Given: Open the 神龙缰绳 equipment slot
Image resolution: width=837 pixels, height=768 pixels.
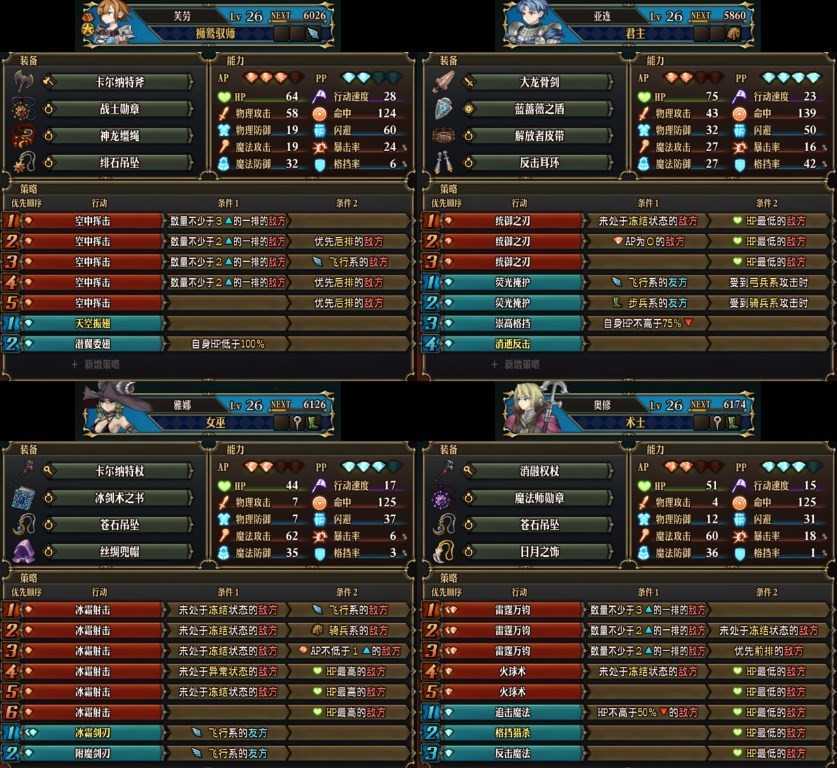Looking at the screenshot, I should [x=118, y=135].
